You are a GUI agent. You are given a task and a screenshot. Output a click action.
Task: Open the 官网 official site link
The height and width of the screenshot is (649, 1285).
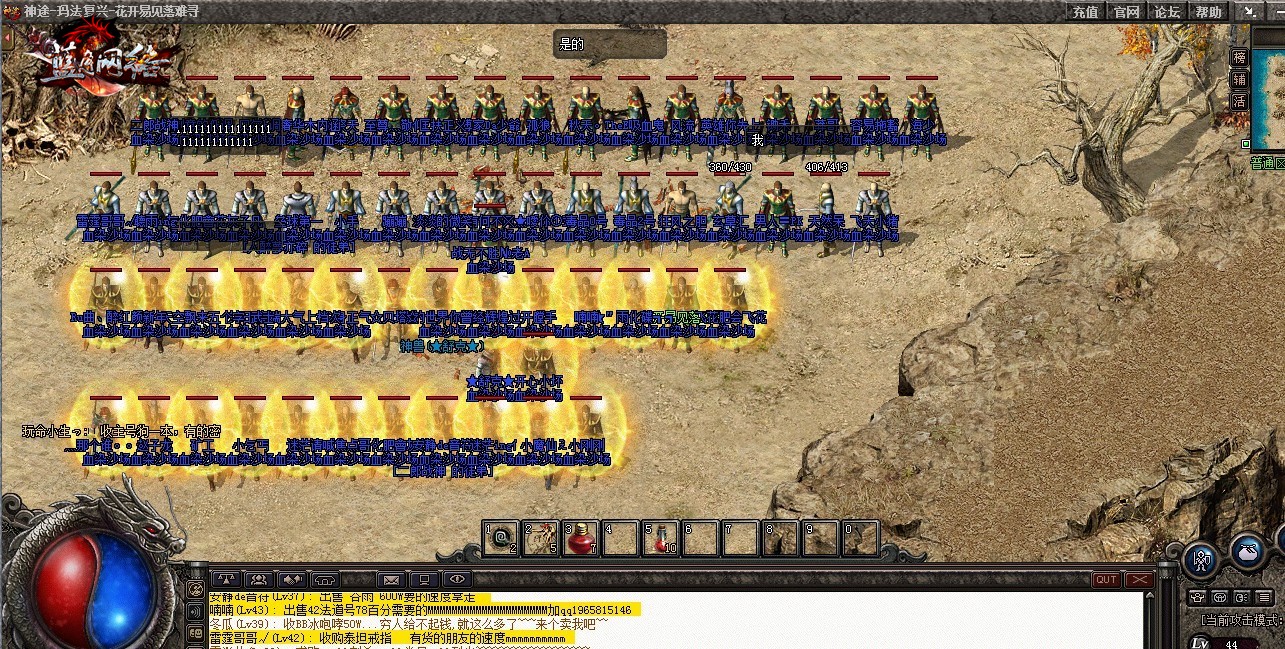1126,12
